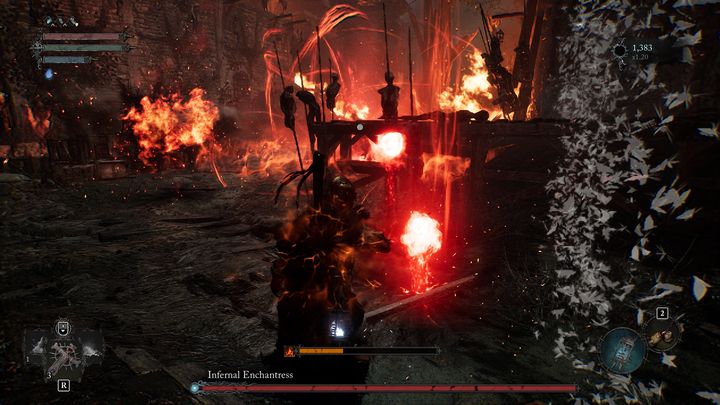Image resolution: width=720 pixels, height=405 pixels.
Task: Select the crossed weapon slot in the equipment wheel
Action: [x=63, y=353]
